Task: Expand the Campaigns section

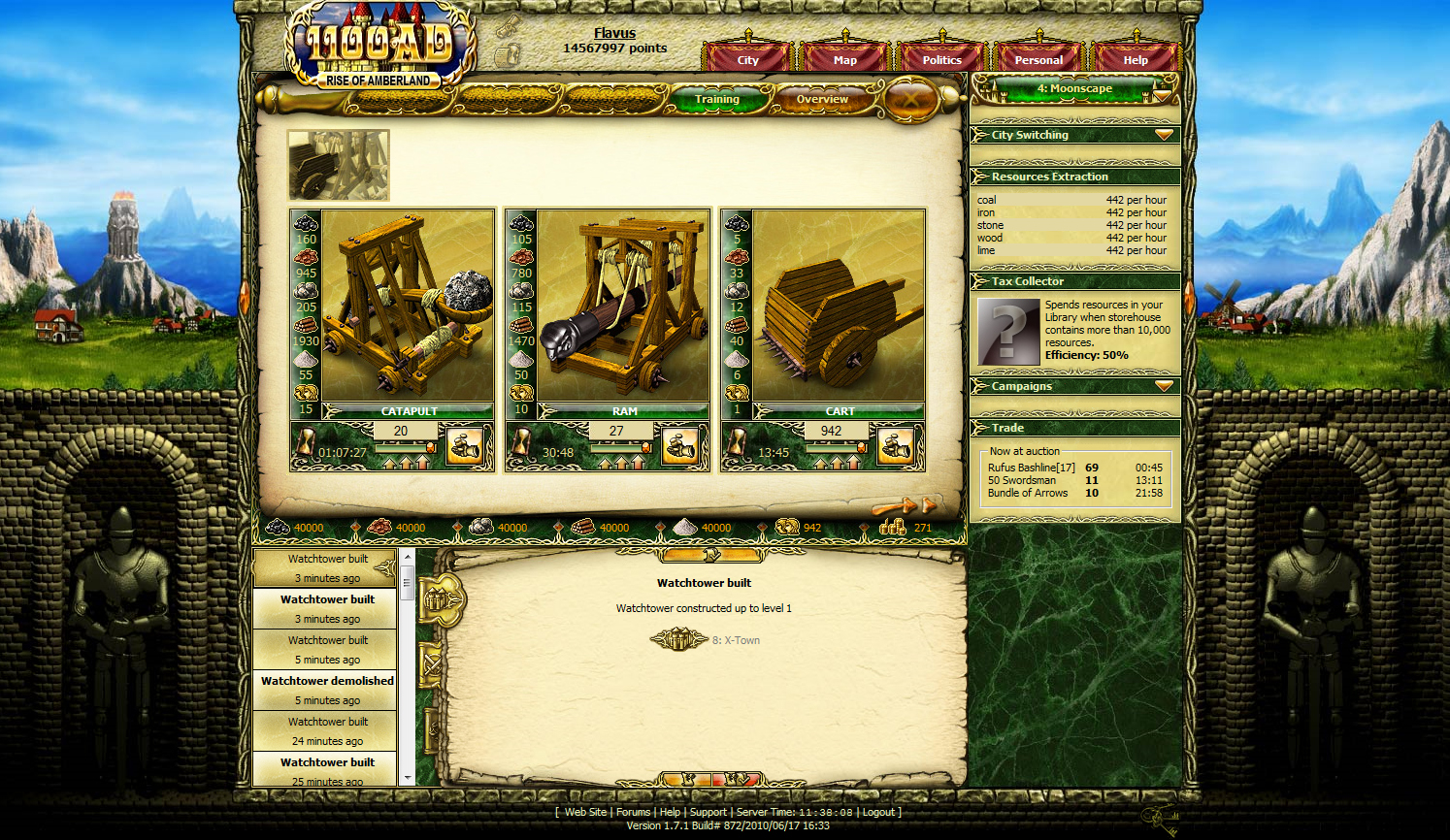Action: tap(1164, 386)
